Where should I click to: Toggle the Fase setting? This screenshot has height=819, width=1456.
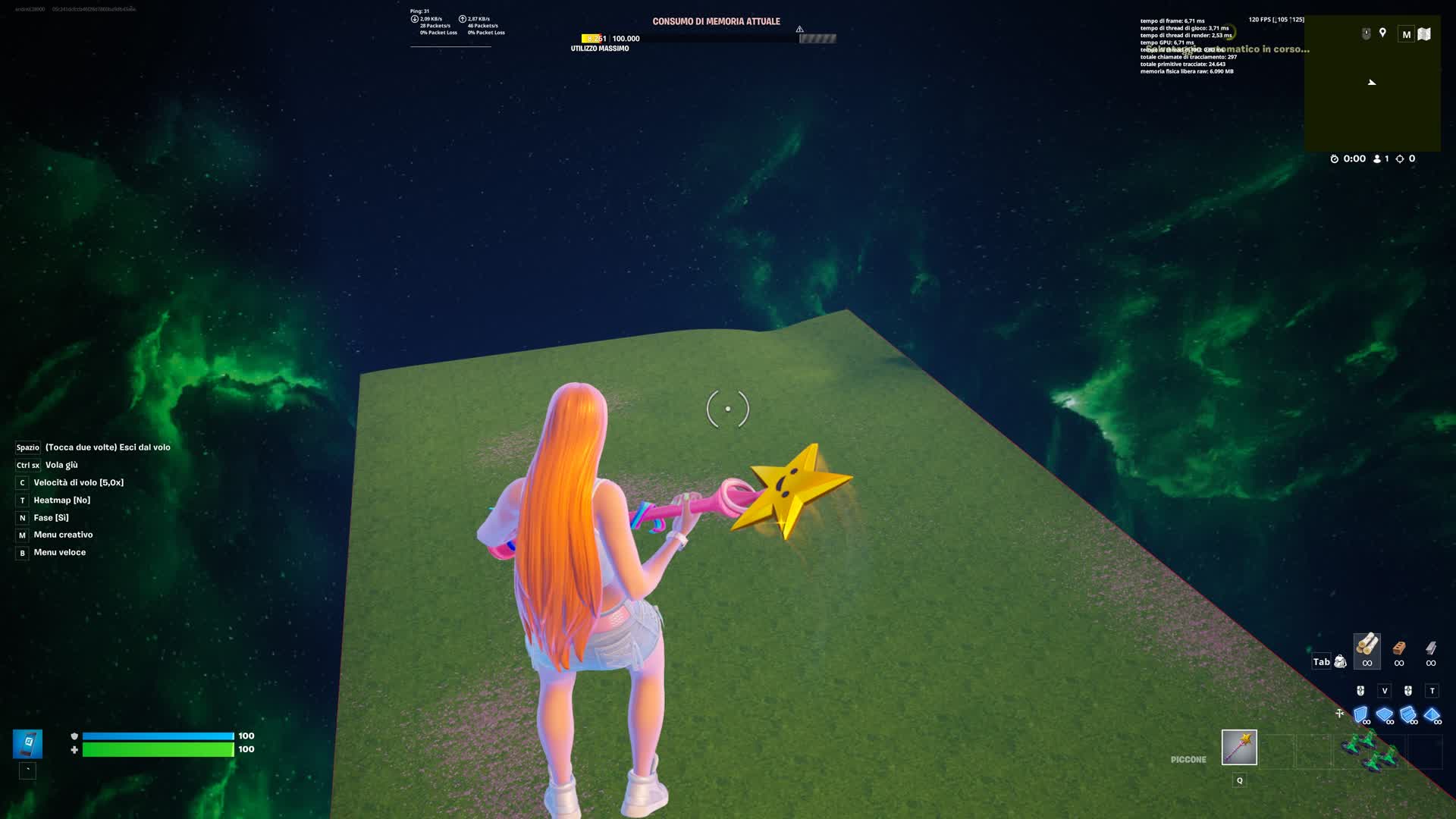click(50, 517)
